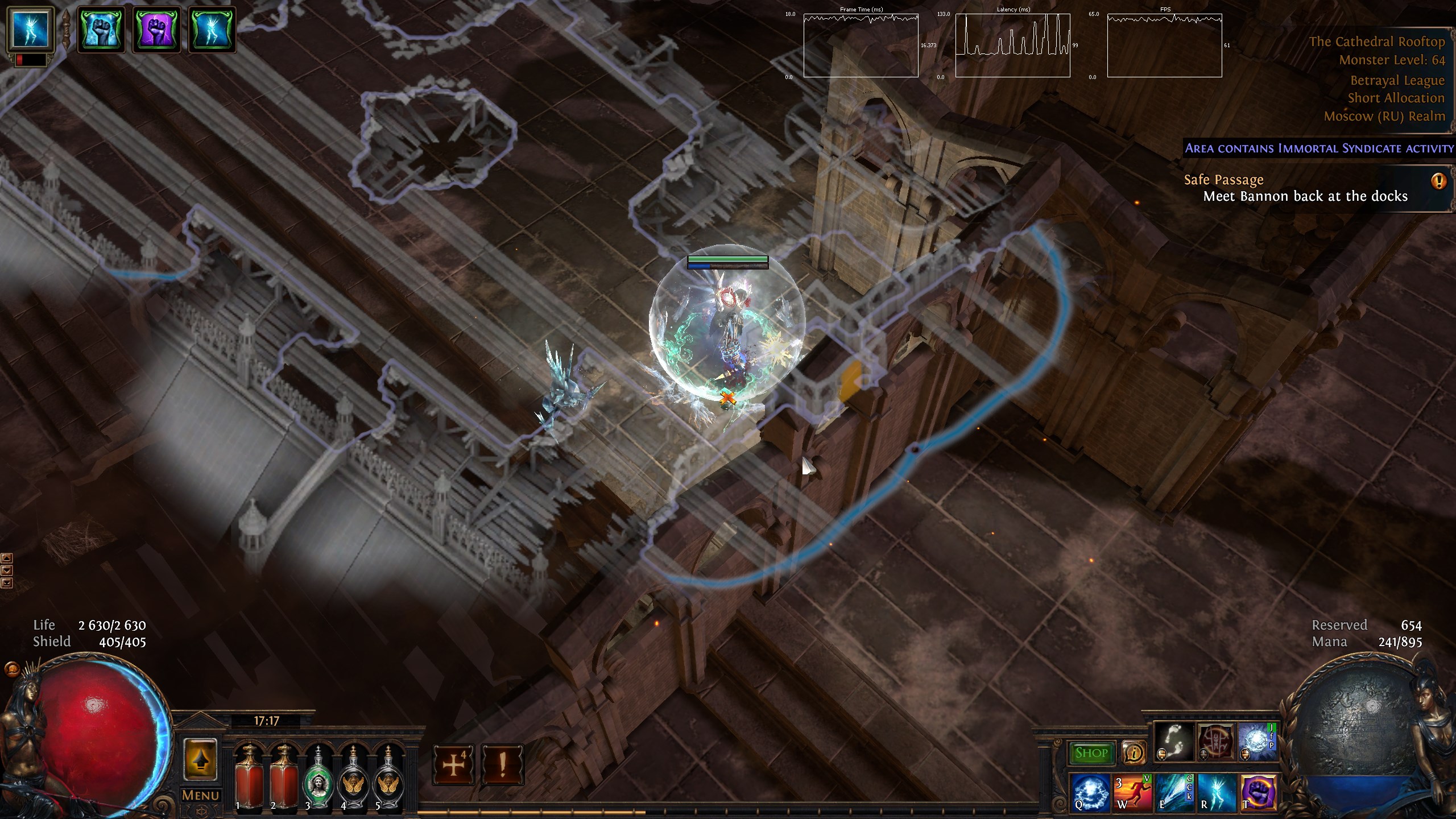Activate the running figure skill on W

(1133, 792)
